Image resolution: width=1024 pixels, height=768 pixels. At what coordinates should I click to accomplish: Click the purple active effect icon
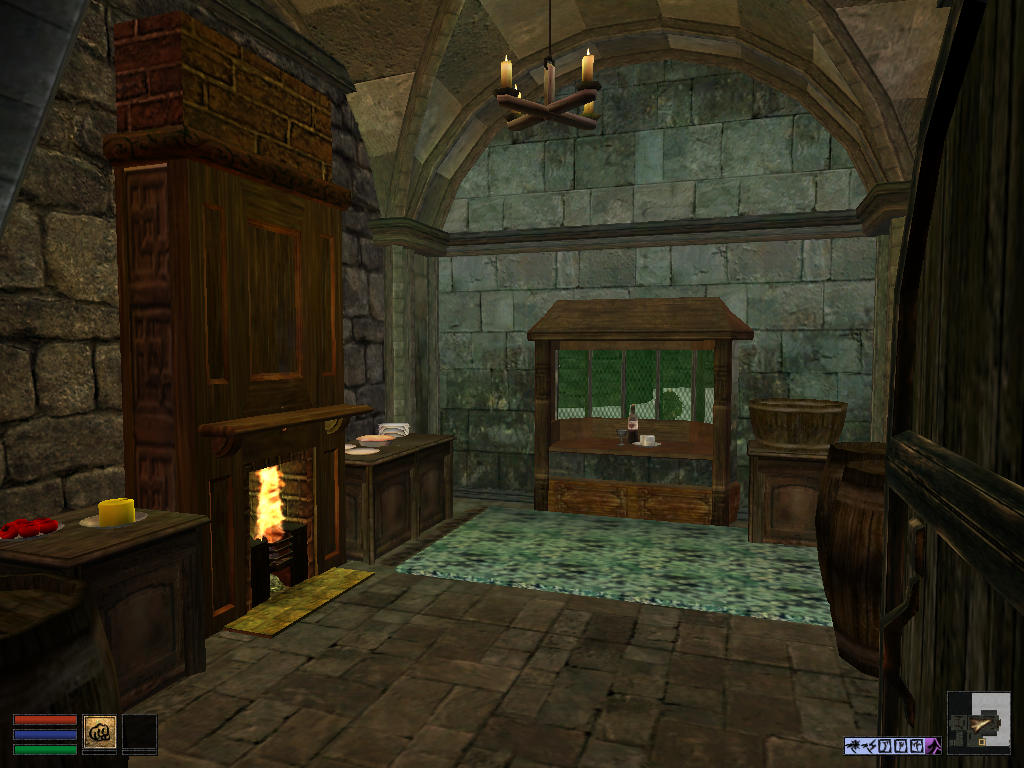pyautogui.click(x=934, y=745)
